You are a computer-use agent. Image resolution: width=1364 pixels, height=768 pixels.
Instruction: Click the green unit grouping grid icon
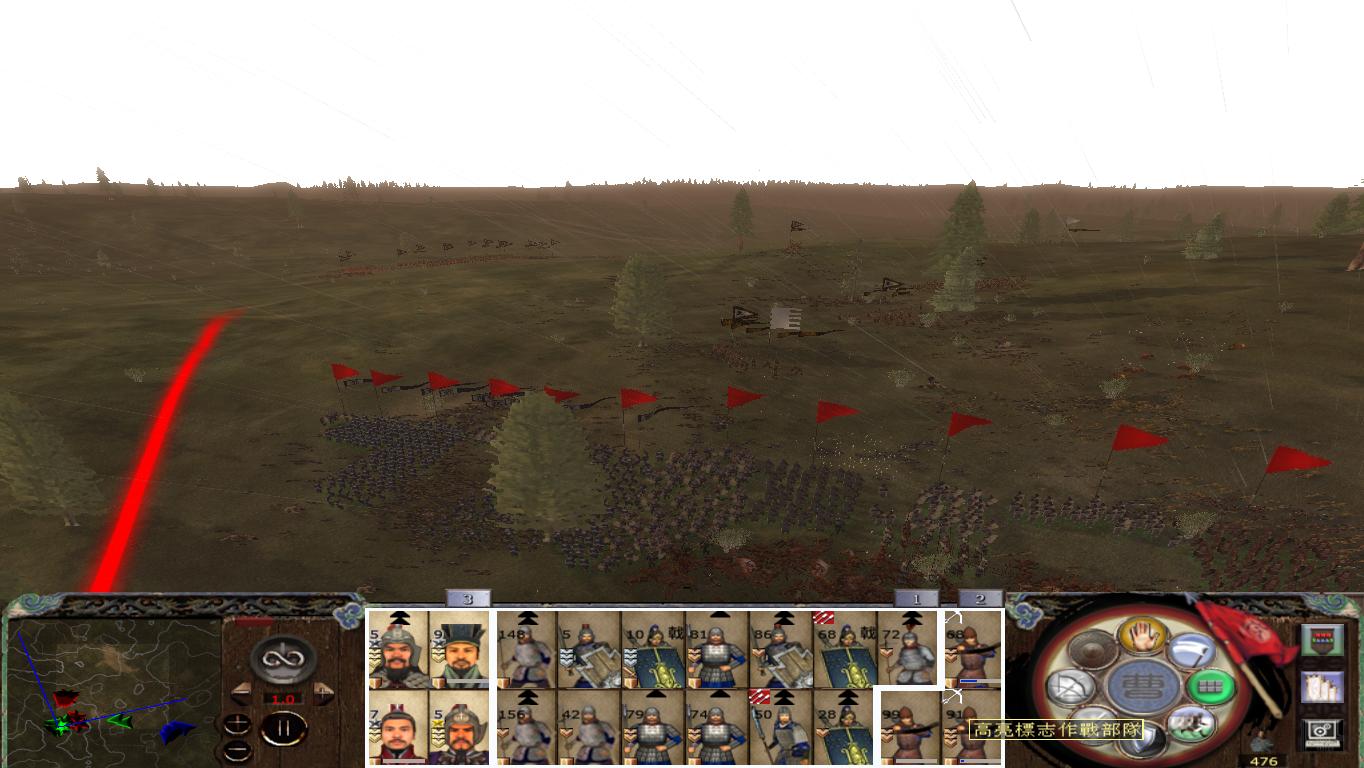(x=1211, y=687)
